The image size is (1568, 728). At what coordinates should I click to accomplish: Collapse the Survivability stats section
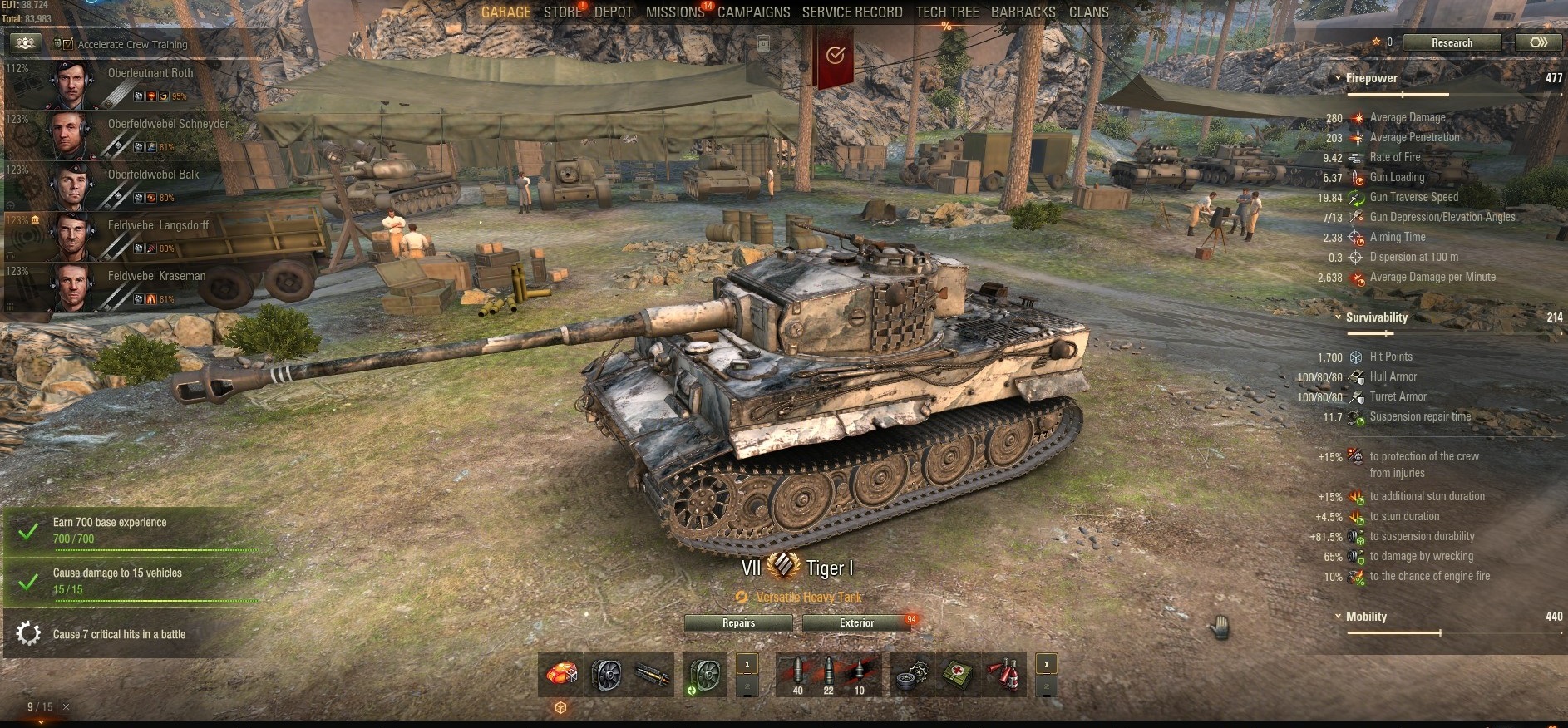tap(1338, 317)
